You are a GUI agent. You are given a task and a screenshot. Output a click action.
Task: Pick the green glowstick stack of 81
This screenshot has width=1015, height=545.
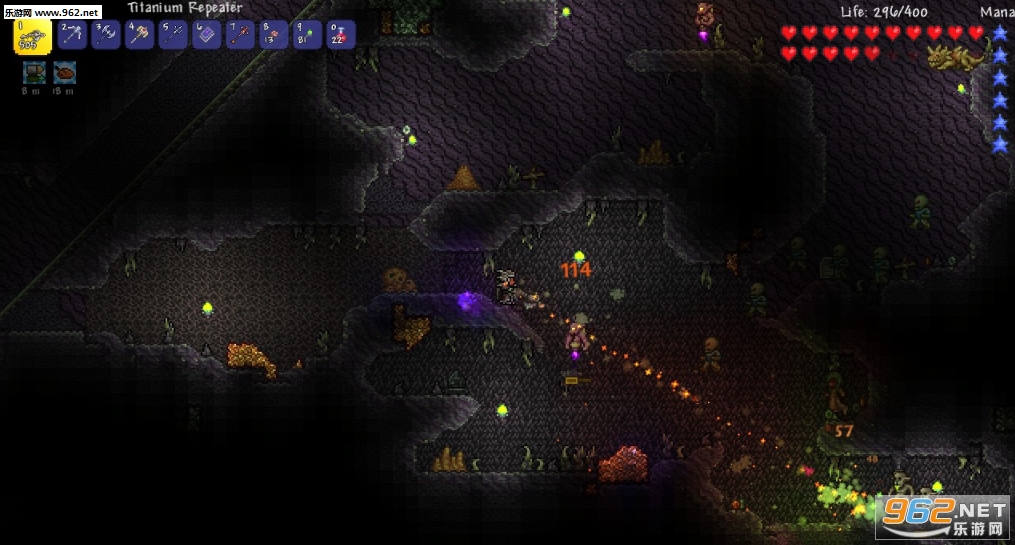(x=307, y=35)
